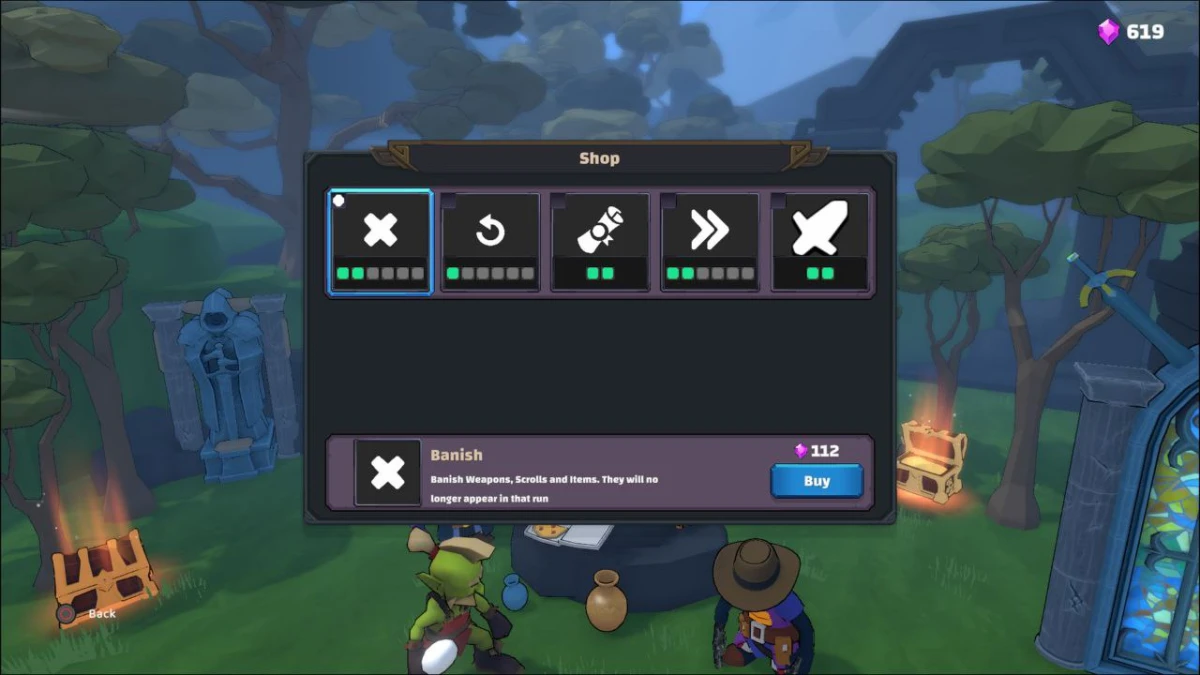This screenshot has height=675, width=1200.
Task: Pick the double chevron skip upgrade
Action: coord(710,242)
